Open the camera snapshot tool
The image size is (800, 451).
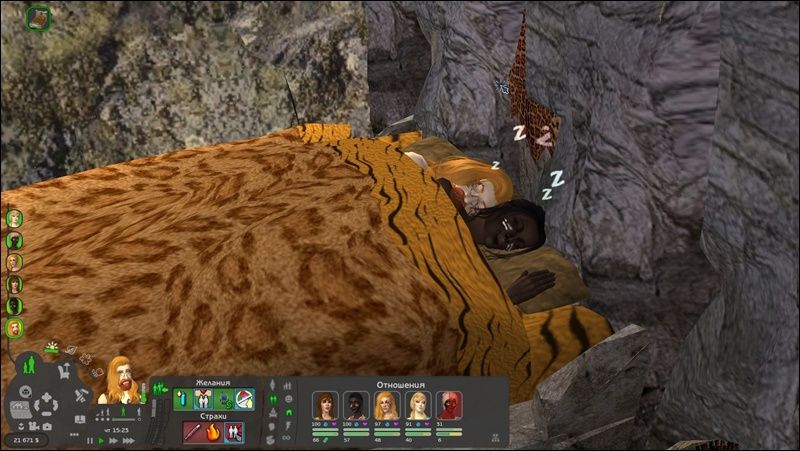[46, 427]
